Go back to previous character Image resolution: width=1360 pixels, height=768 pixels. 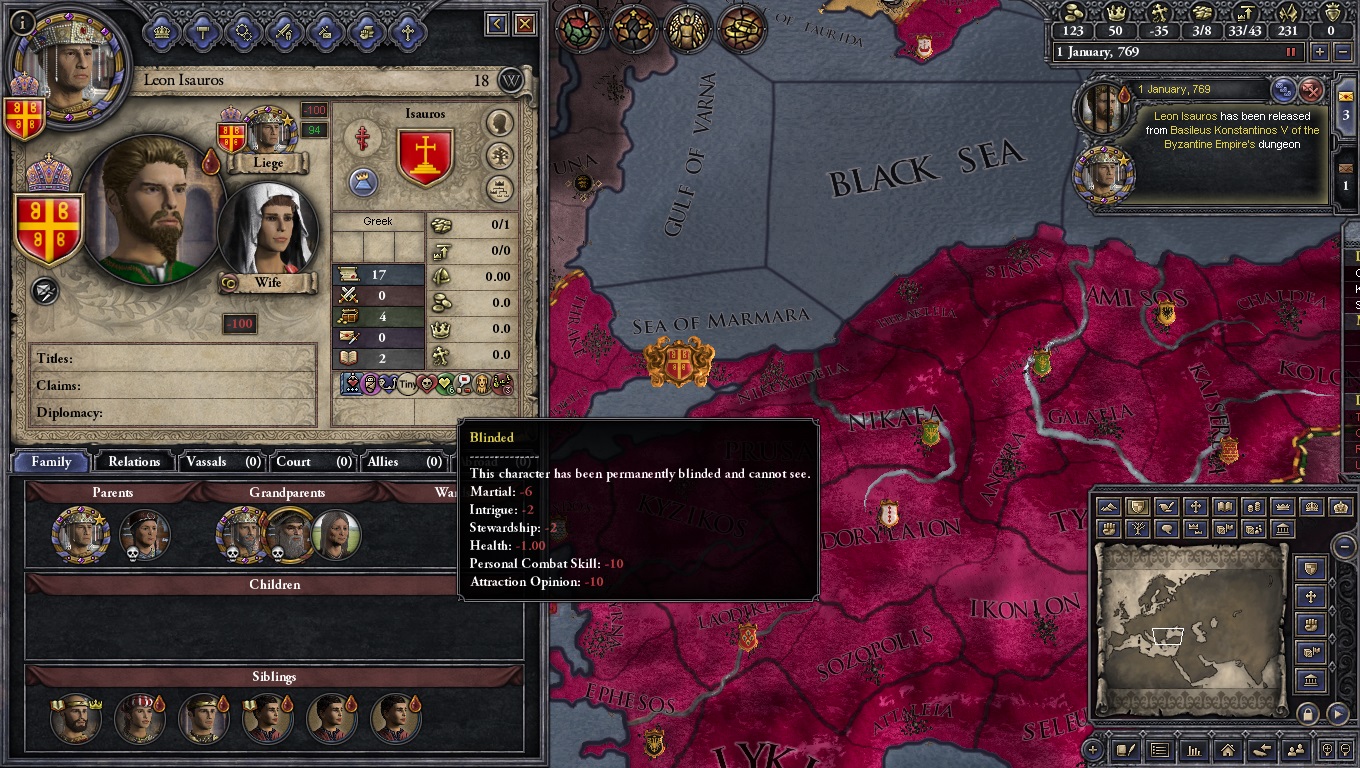tap(497, 24)
